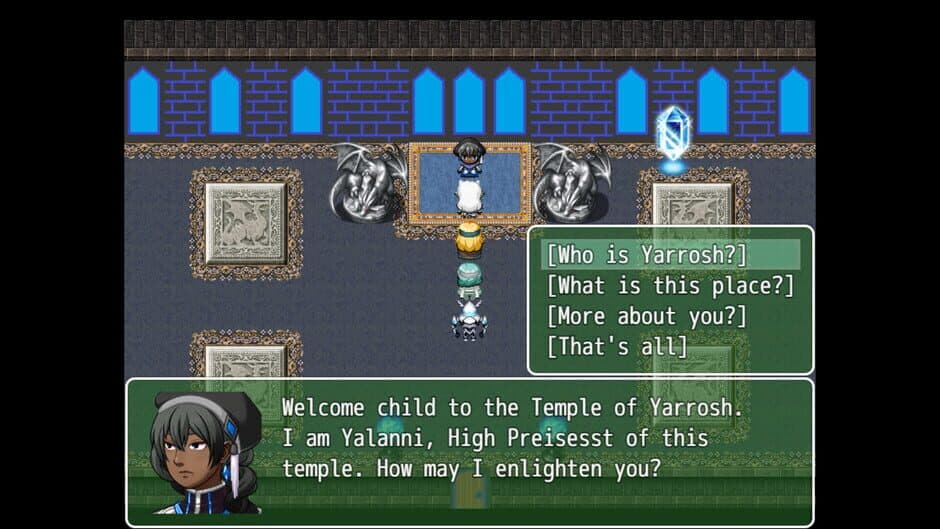Select the "More about you?" dialogue option
The width and height of the screenshot is (940, 529).
(647, 317)
